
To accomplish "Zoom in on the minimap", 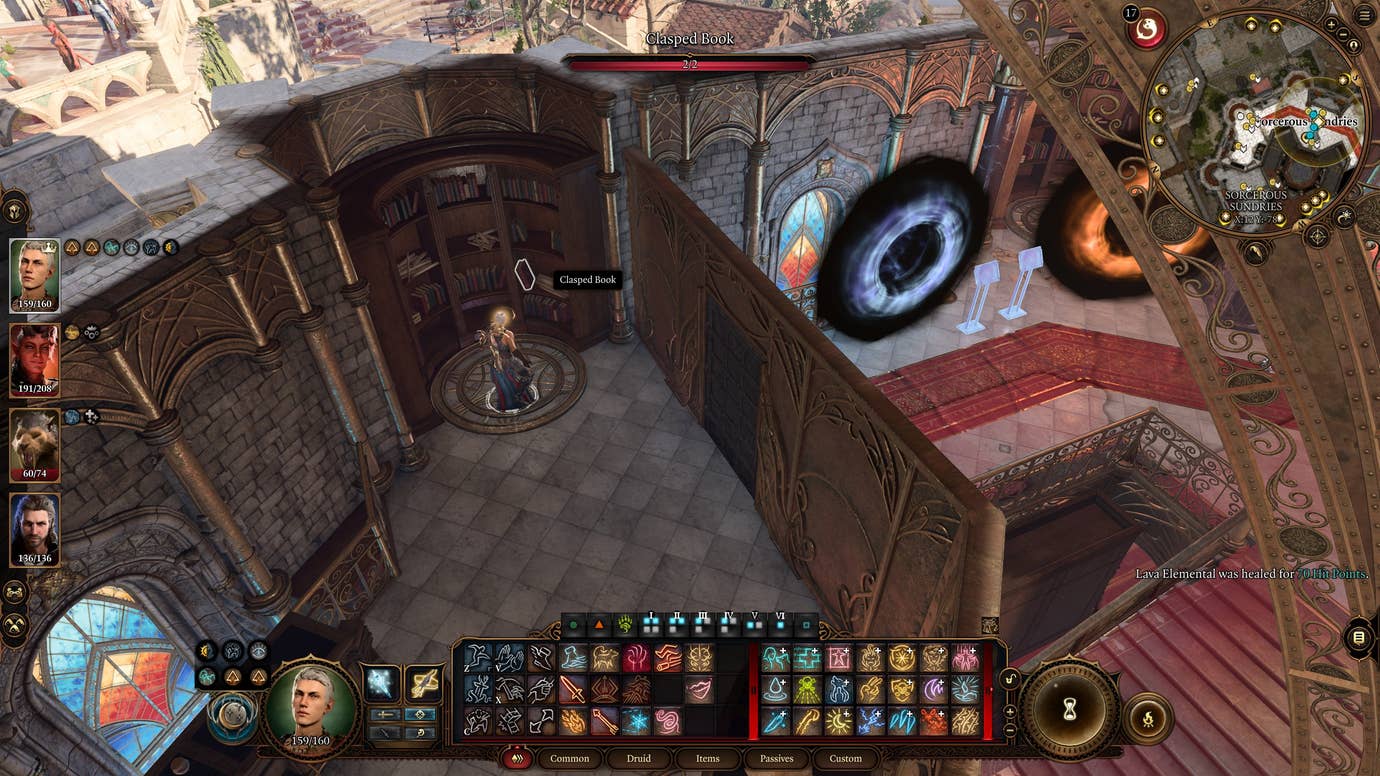I will pos(1331,25).
